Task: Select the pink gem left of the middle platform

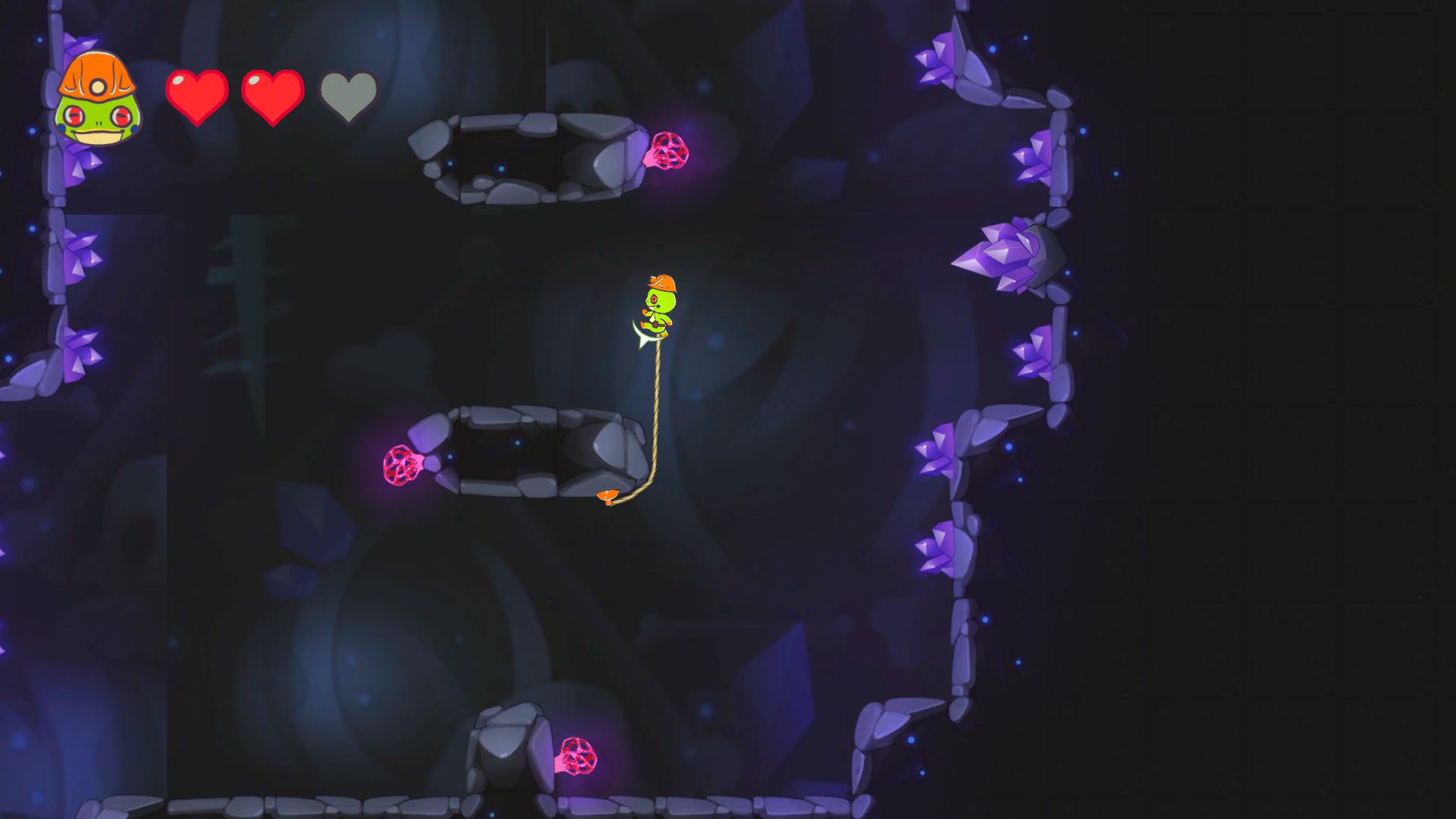Action: tap(402, 466)
